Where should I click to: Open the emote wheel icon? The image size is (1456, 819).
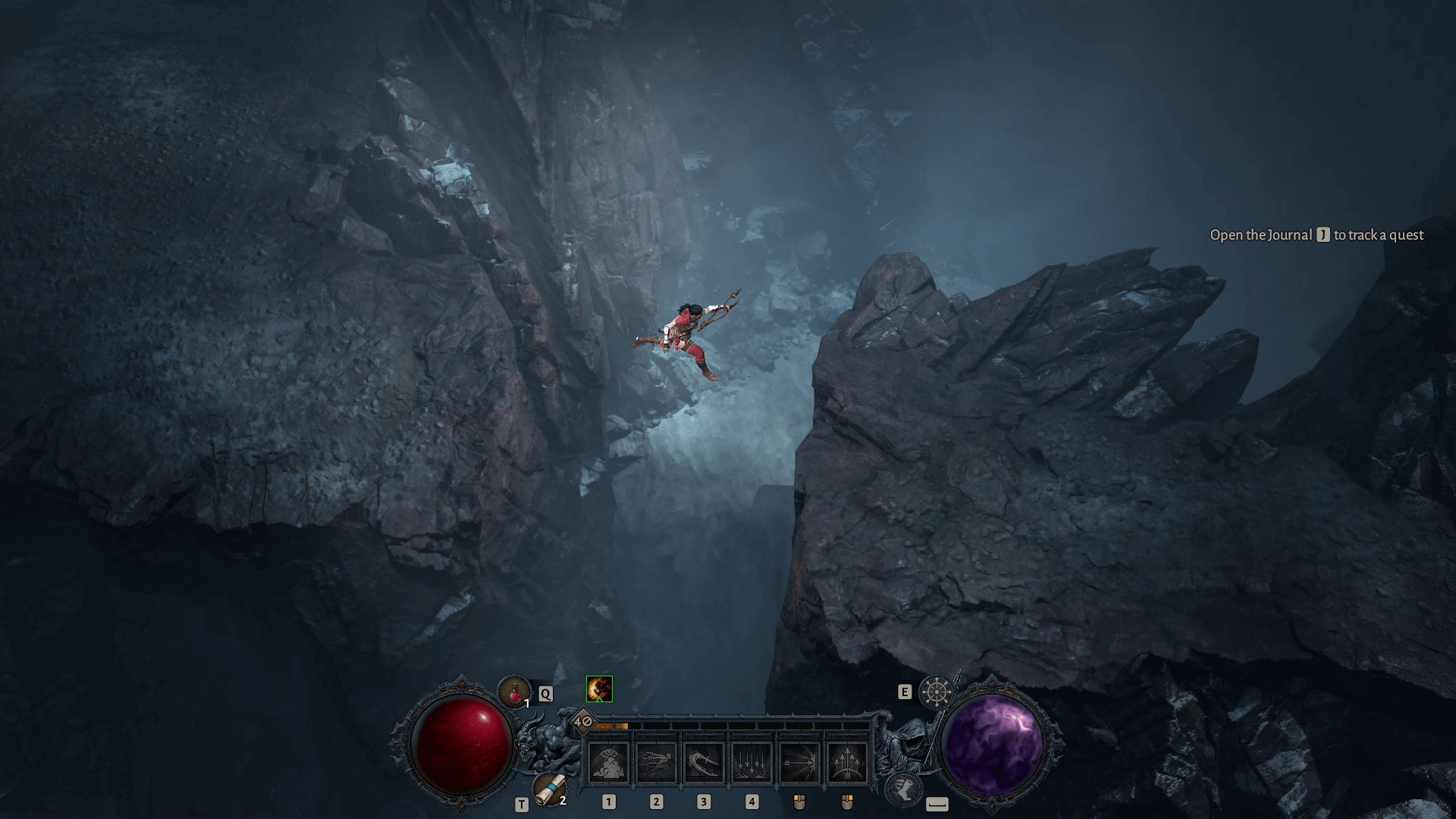pos(936,692)
